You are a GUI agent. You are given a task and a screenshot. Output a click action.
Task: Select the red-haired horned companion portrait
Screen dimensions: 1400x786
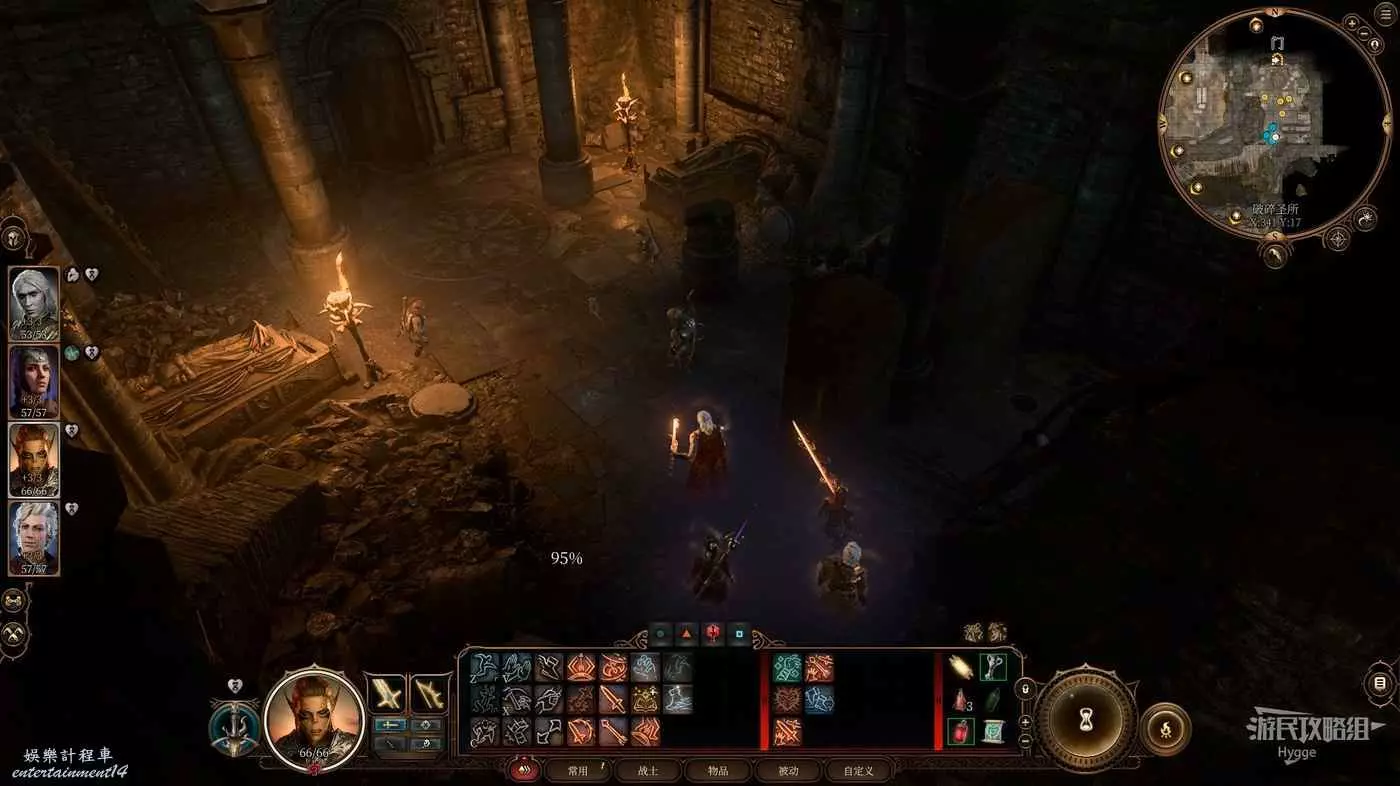pyautogui.click(x=34, y=460)
